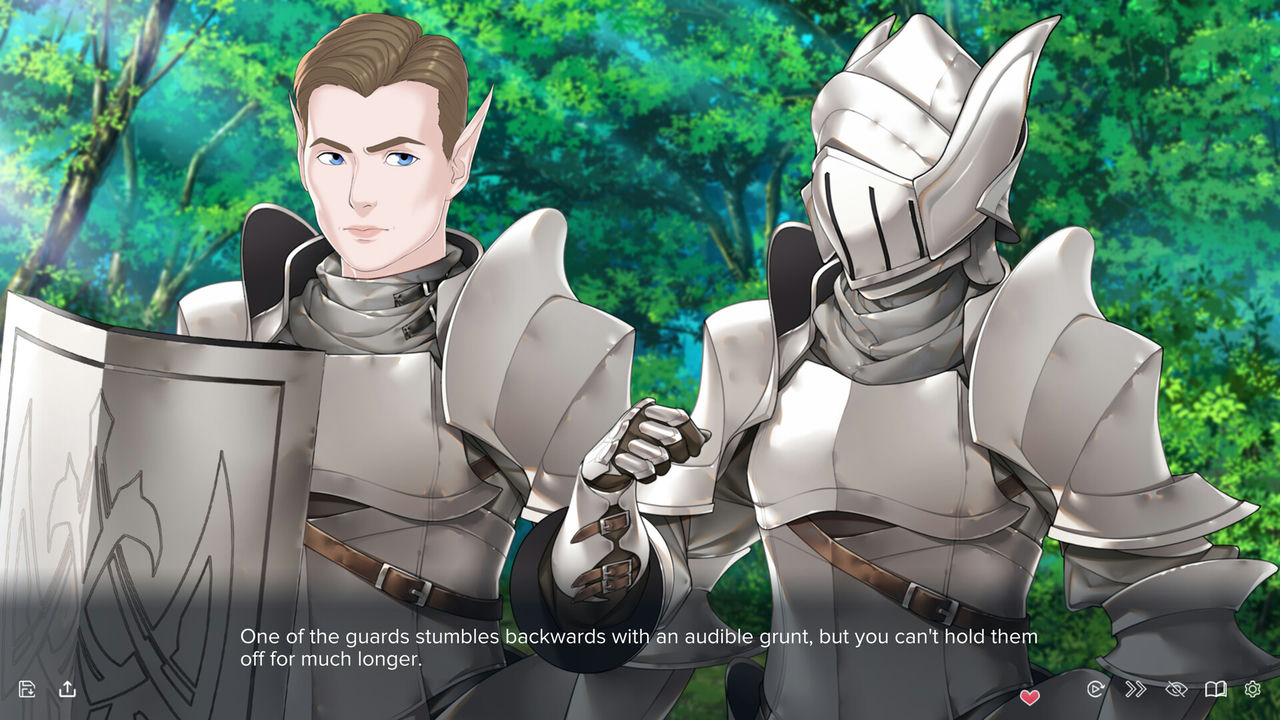This screenshot has width=1280, height=720.
Task: Open the share/export option
Action: click(67, 689)
